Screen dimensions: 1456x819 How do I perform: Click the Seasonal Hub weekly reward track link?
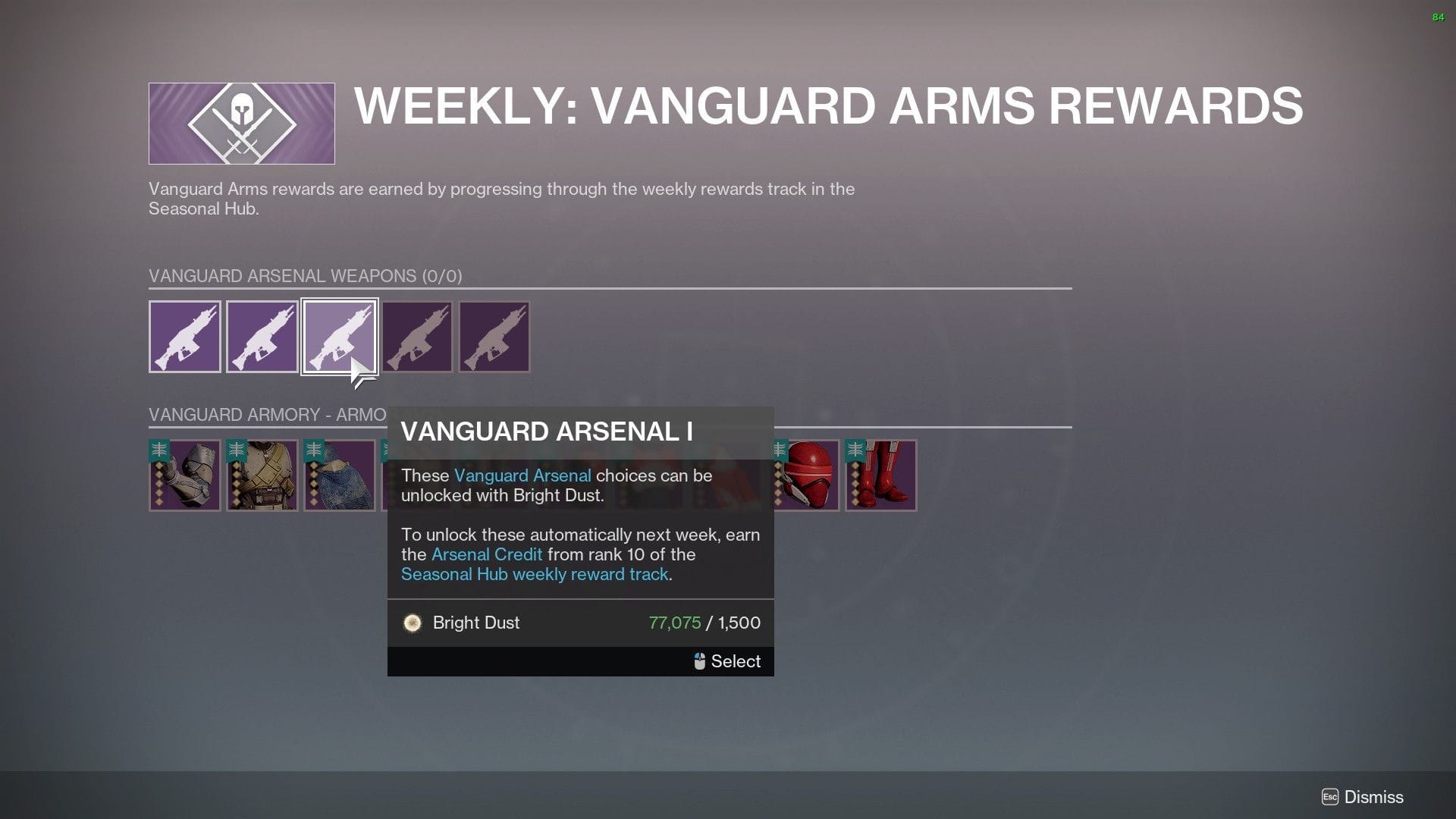click(x=535, y=574)
